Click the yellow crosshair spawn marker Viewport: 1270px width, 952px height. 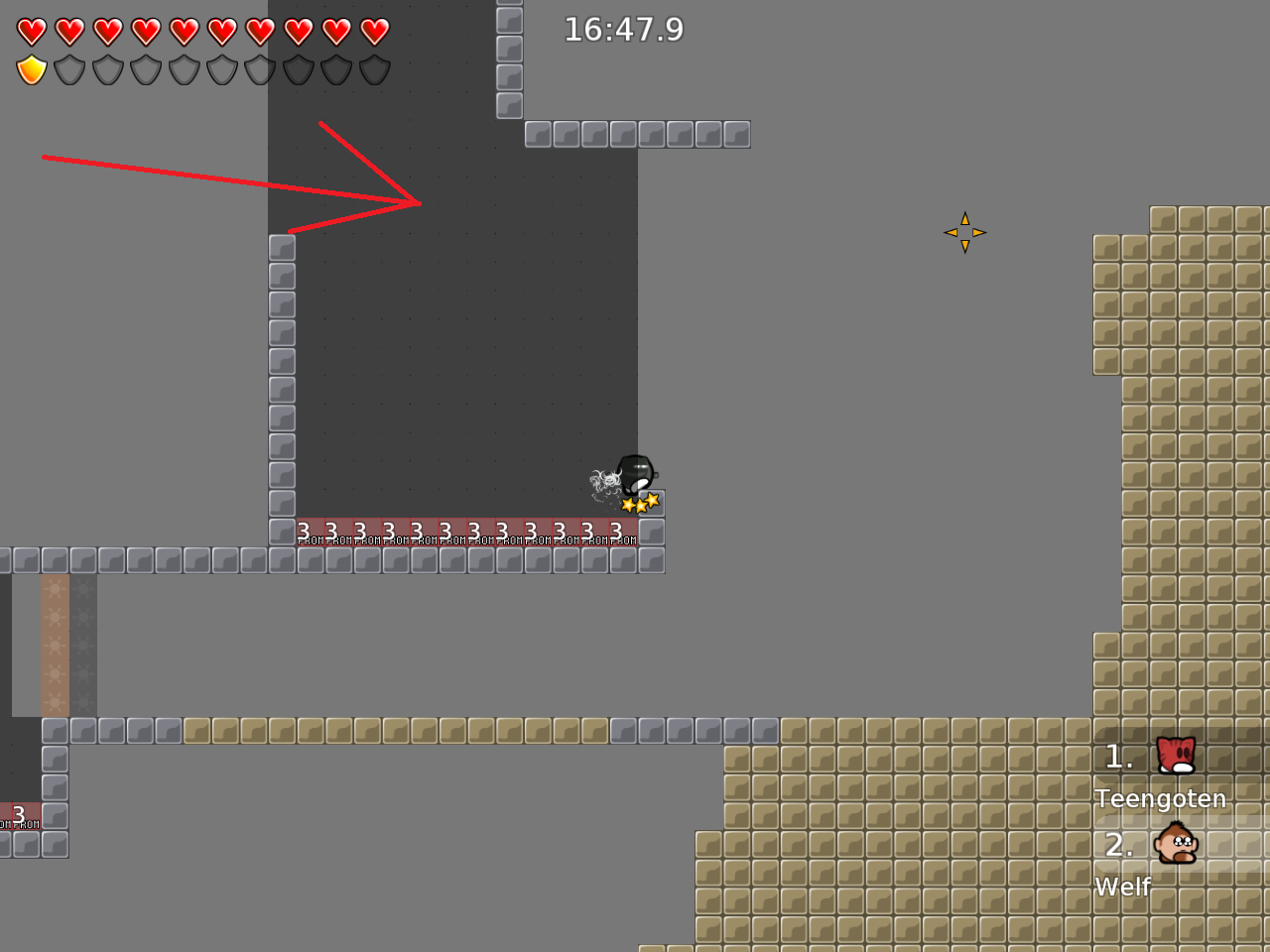(x=964, y=231)
